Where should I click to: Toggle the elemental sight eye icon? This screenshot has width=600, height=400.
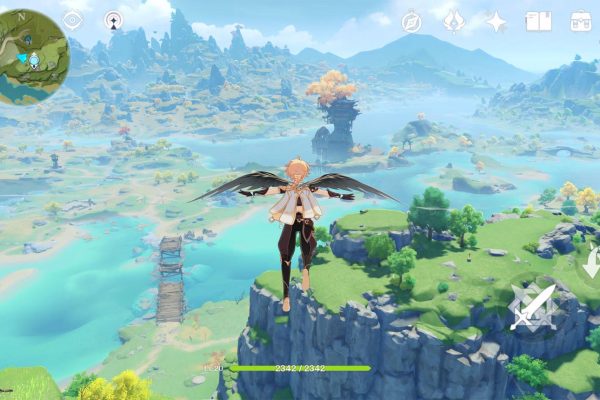point(73,20)
